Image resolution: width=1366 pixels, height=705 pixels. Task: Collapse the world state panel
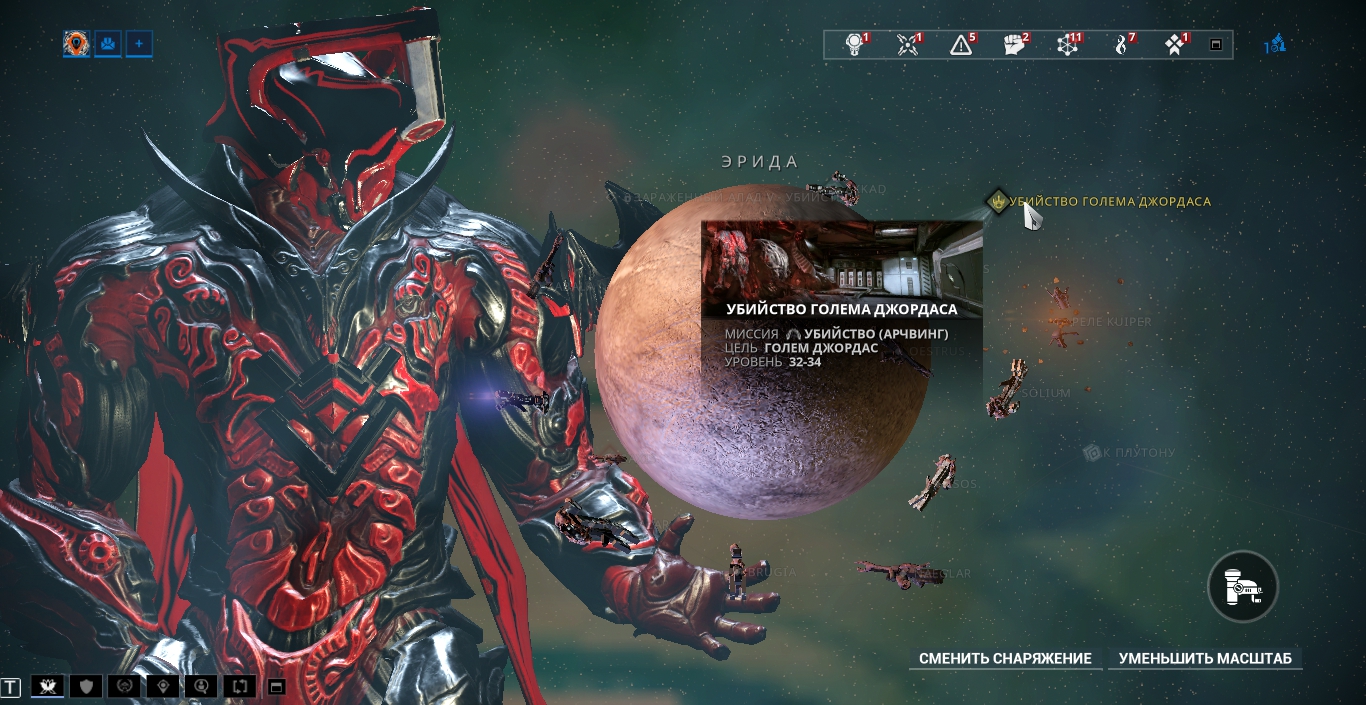tap(1216, 45)
